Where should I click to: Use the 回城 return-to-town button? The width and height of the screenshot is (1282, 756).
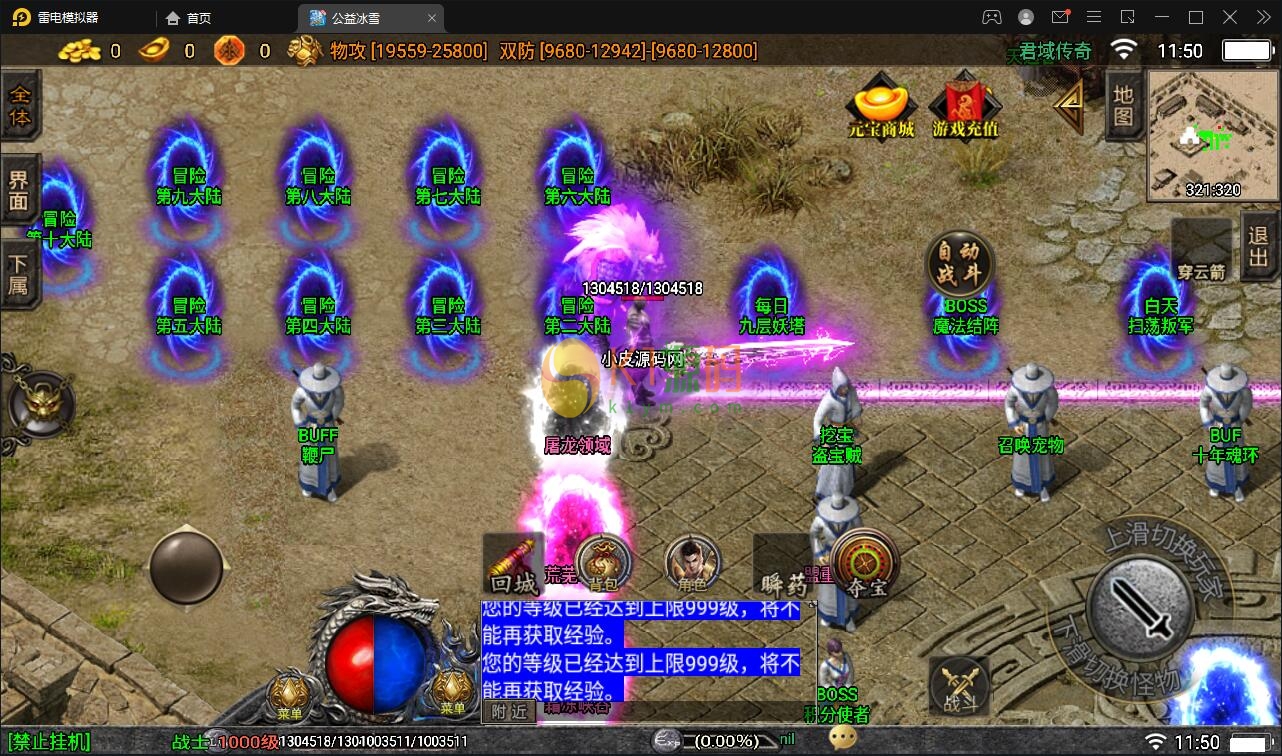coord(514,565)
